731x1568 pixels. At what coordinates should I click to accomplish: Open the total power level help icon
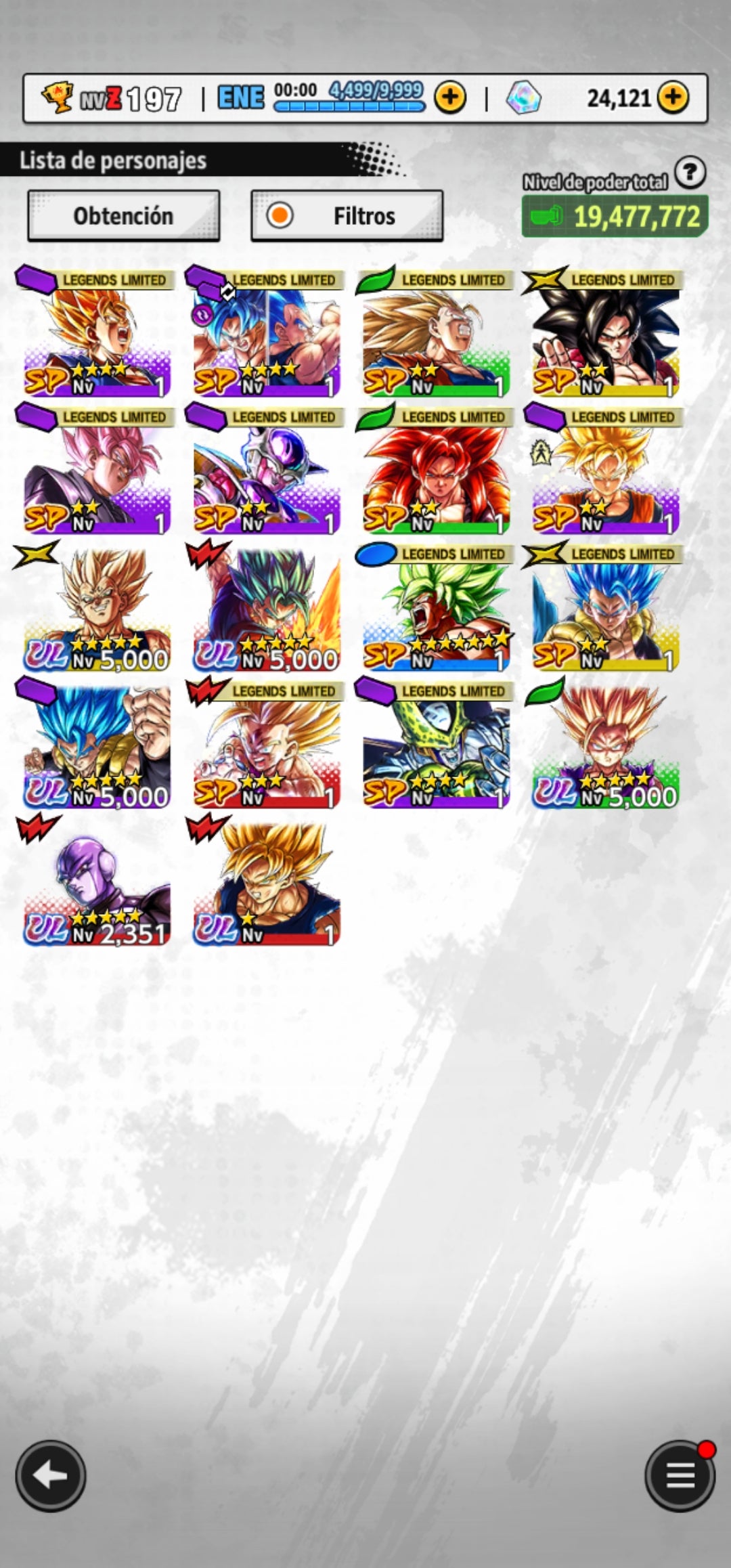click(690, 173)
